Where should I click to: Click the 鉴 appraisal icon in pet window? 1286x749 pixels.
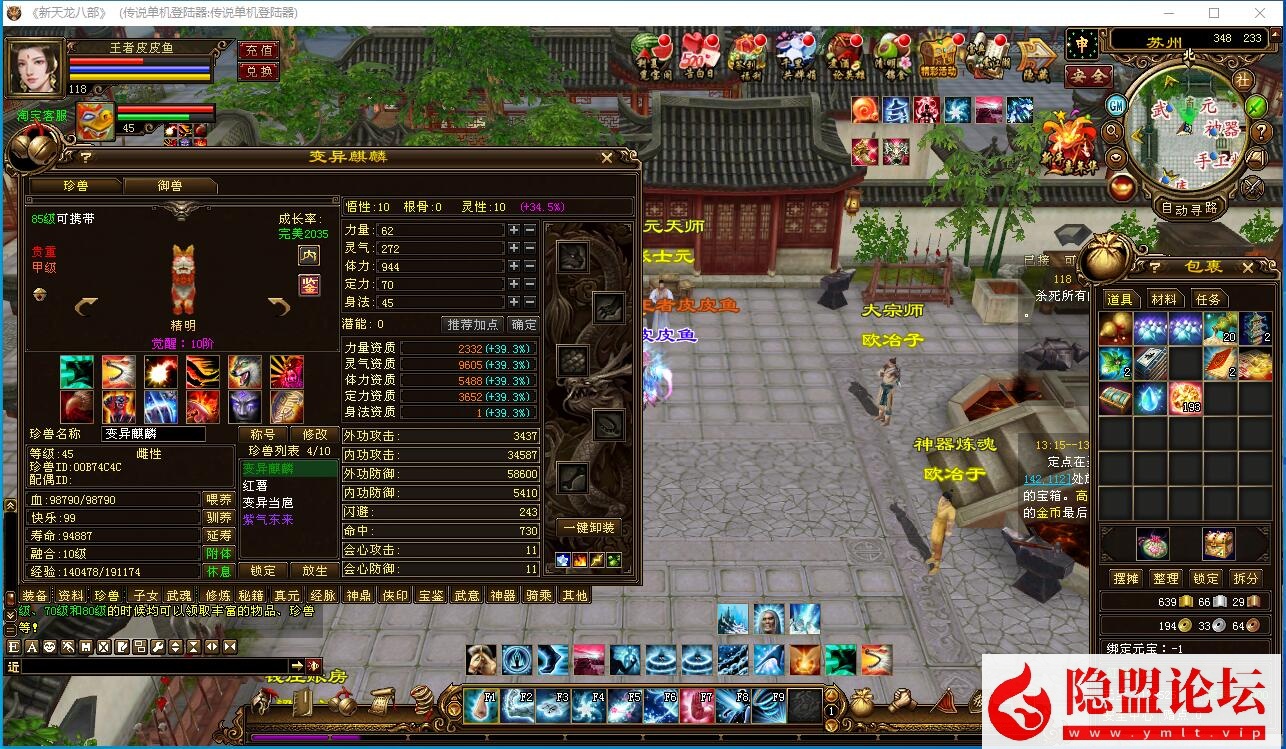(310, 285)
